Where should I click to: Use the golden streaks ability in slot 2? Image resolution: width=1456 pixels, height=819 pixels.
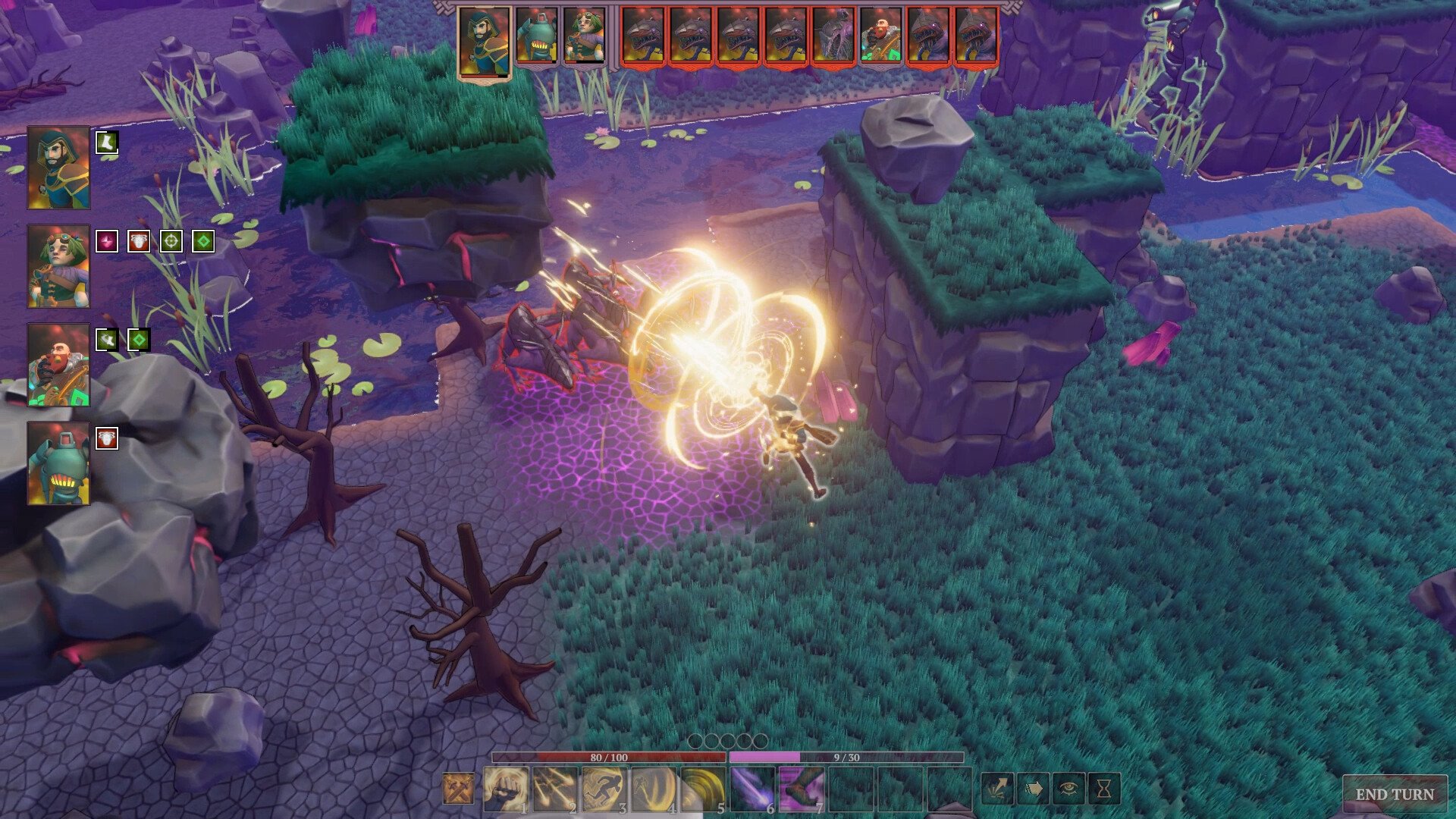[554, 789]
